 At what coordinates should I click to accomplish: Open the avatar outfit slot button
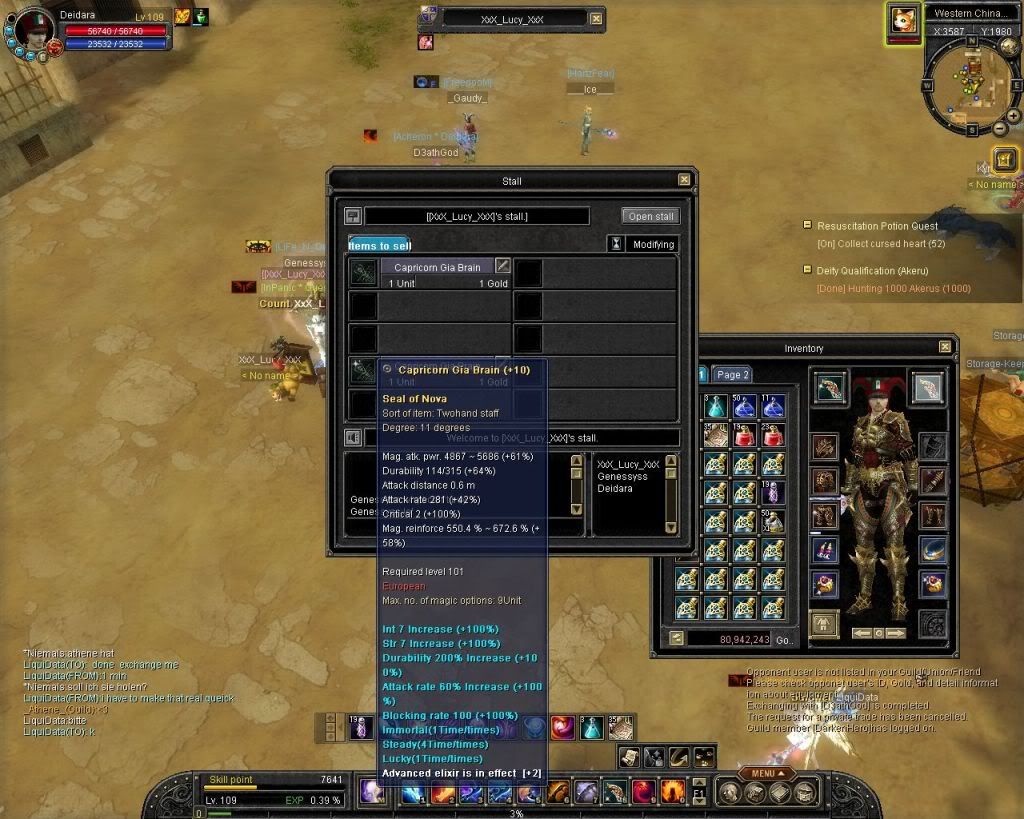[x=824, y=622]
